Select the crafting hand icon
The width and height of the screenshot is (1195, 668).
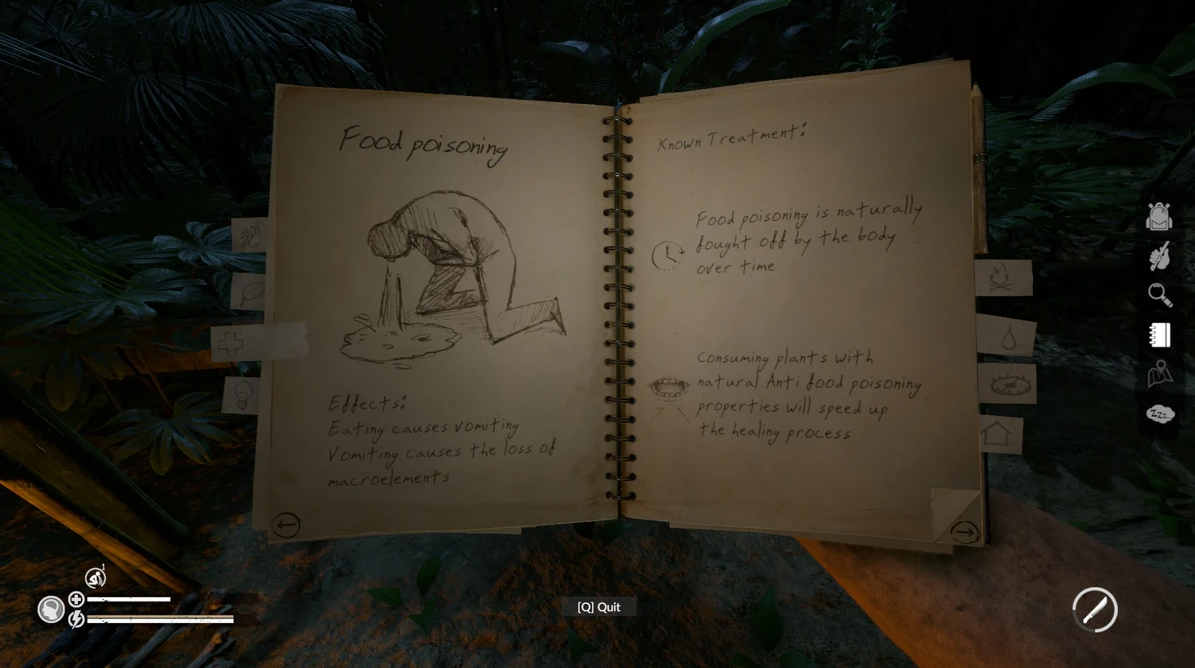1159,256
